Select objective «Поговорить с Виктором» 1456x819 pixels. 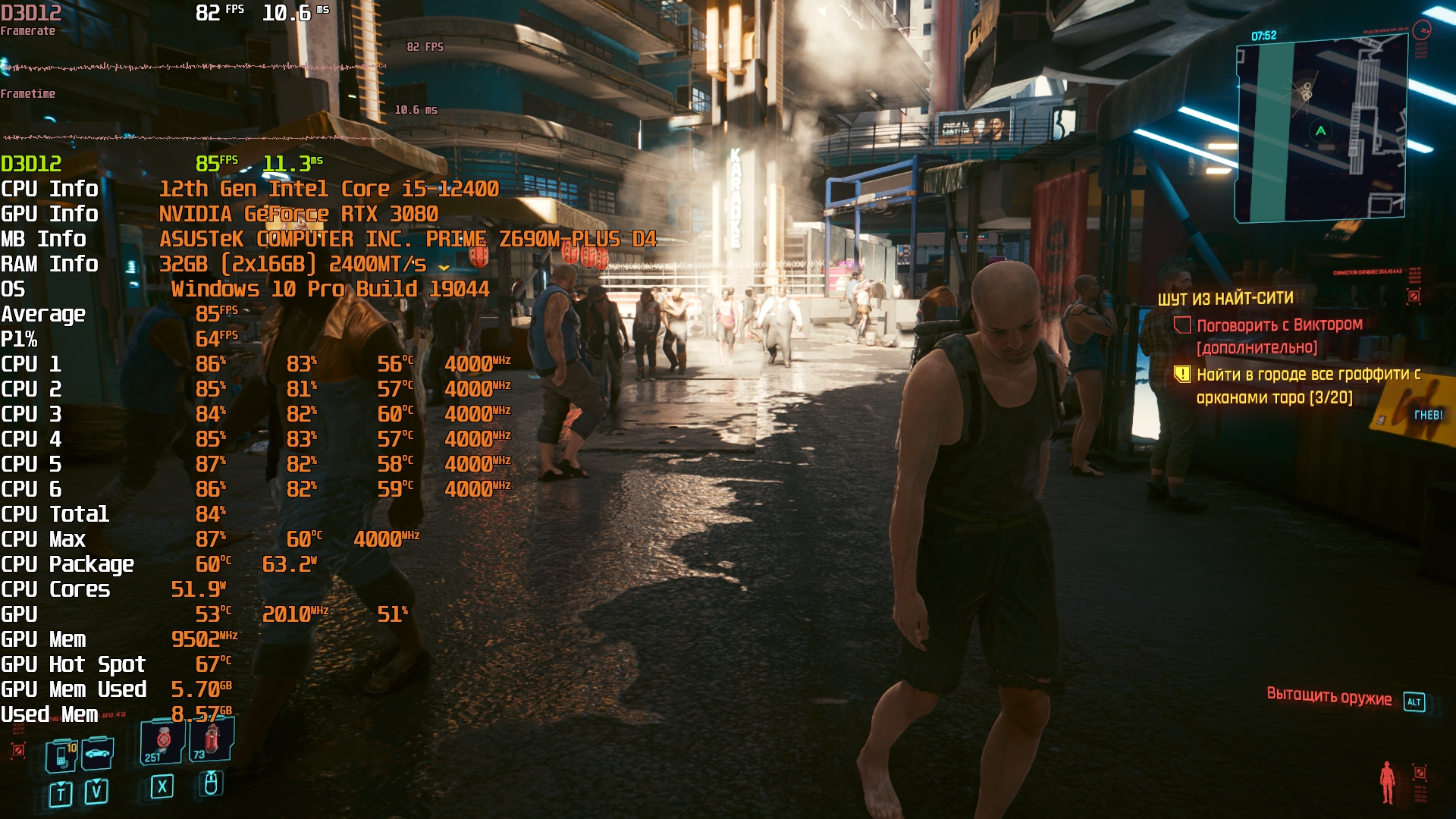[x=1279, y=325]
